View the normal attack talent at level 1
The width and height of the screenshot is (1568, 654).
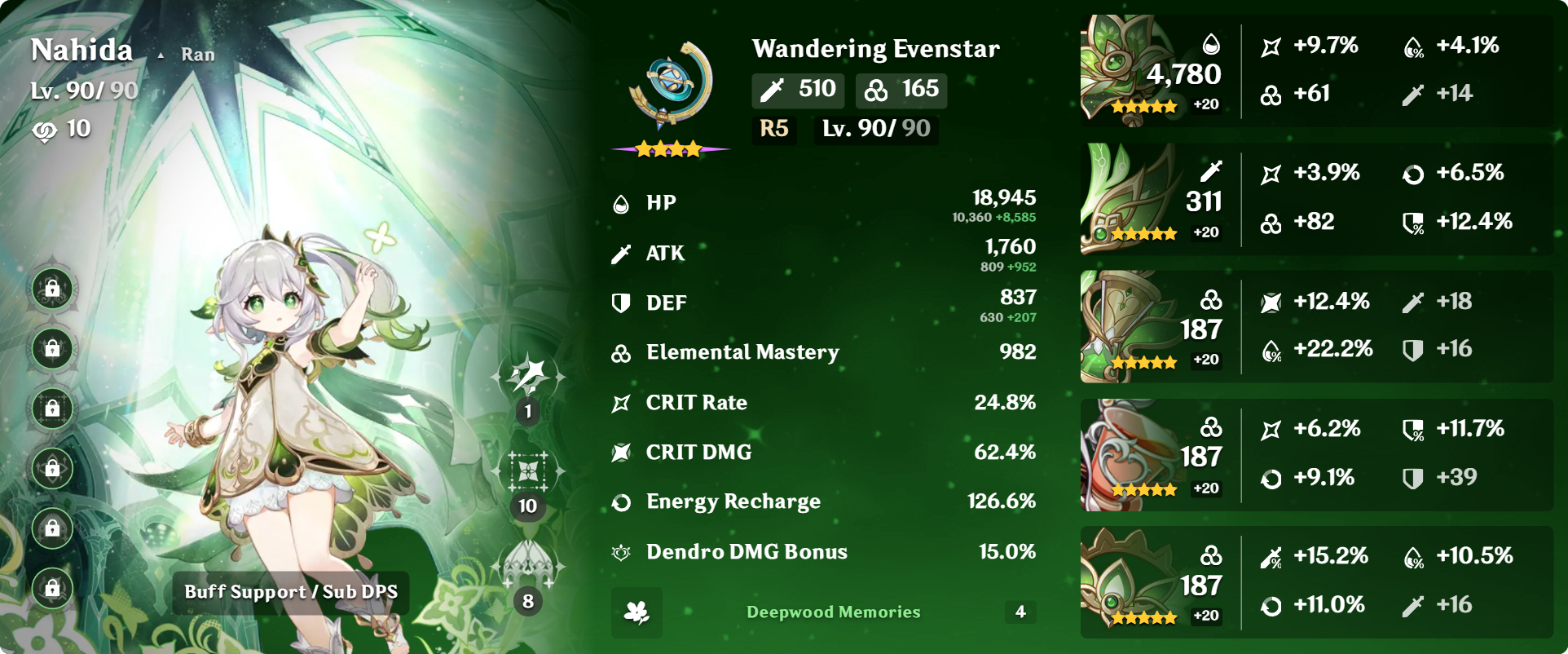528,378
